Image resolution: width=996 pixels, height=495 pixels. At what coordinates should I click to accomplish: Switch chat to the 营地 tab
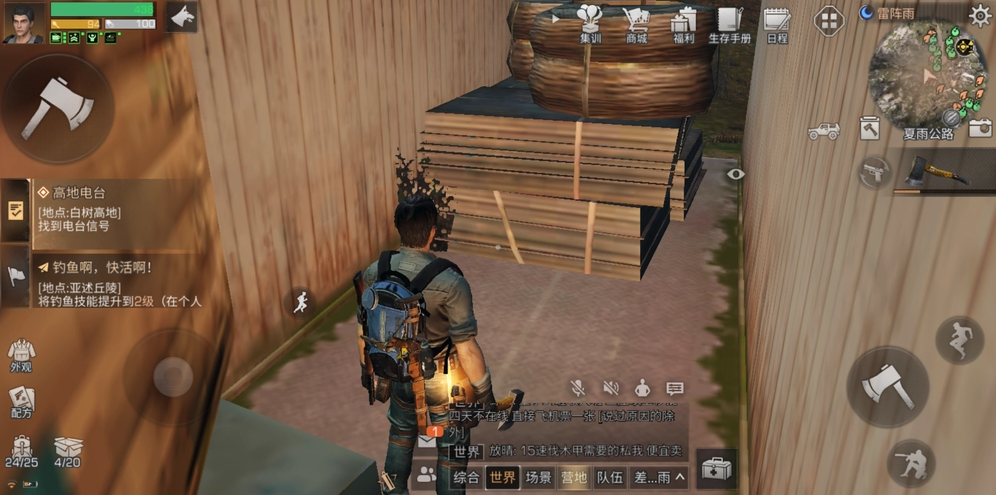(573, 478)
